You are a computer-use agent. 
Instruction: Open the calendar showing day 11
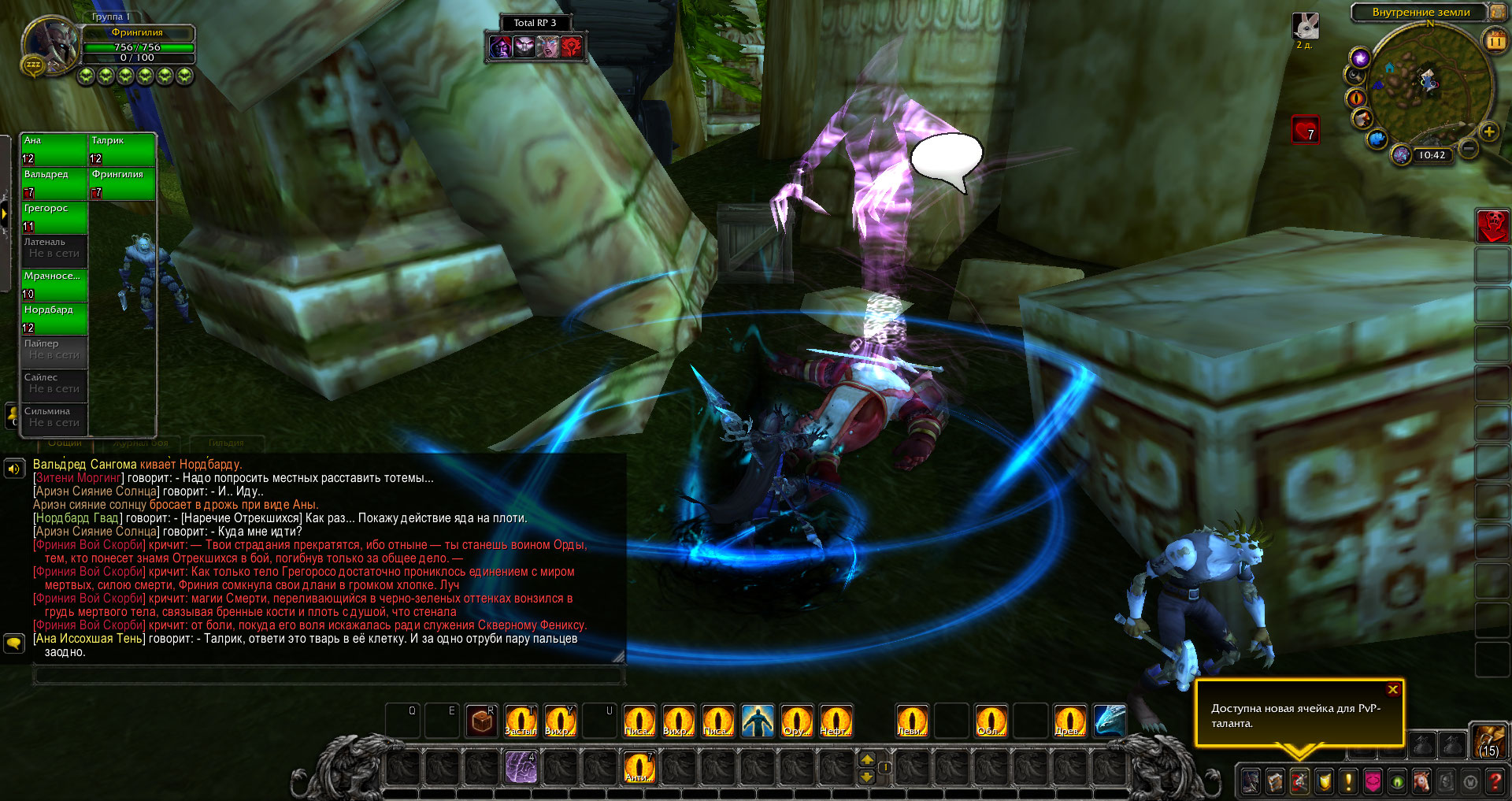(1495, 39)
